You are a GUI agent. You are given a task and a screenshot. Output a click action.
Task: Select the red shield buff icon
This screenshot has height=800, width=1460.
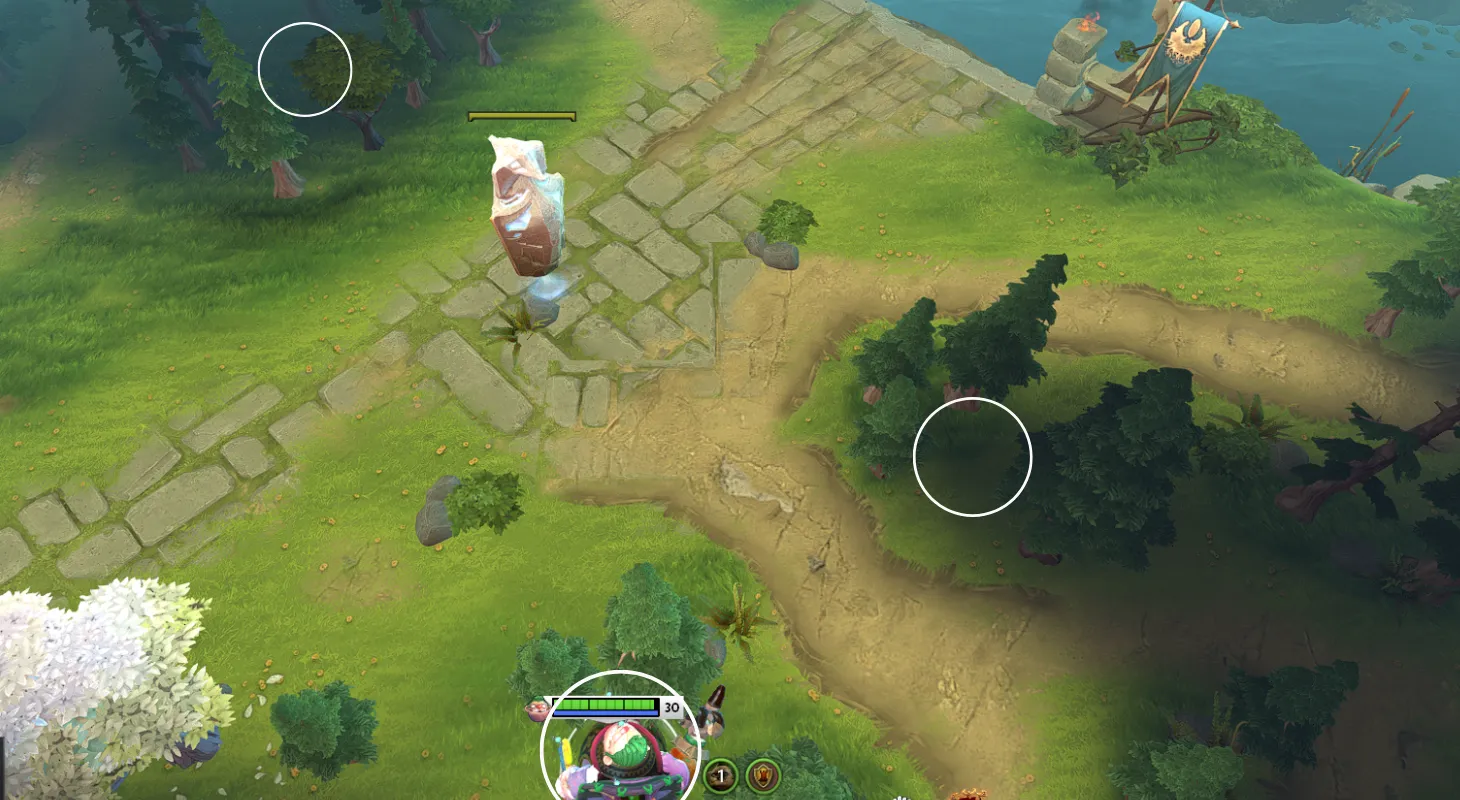[x=763, y=775]
